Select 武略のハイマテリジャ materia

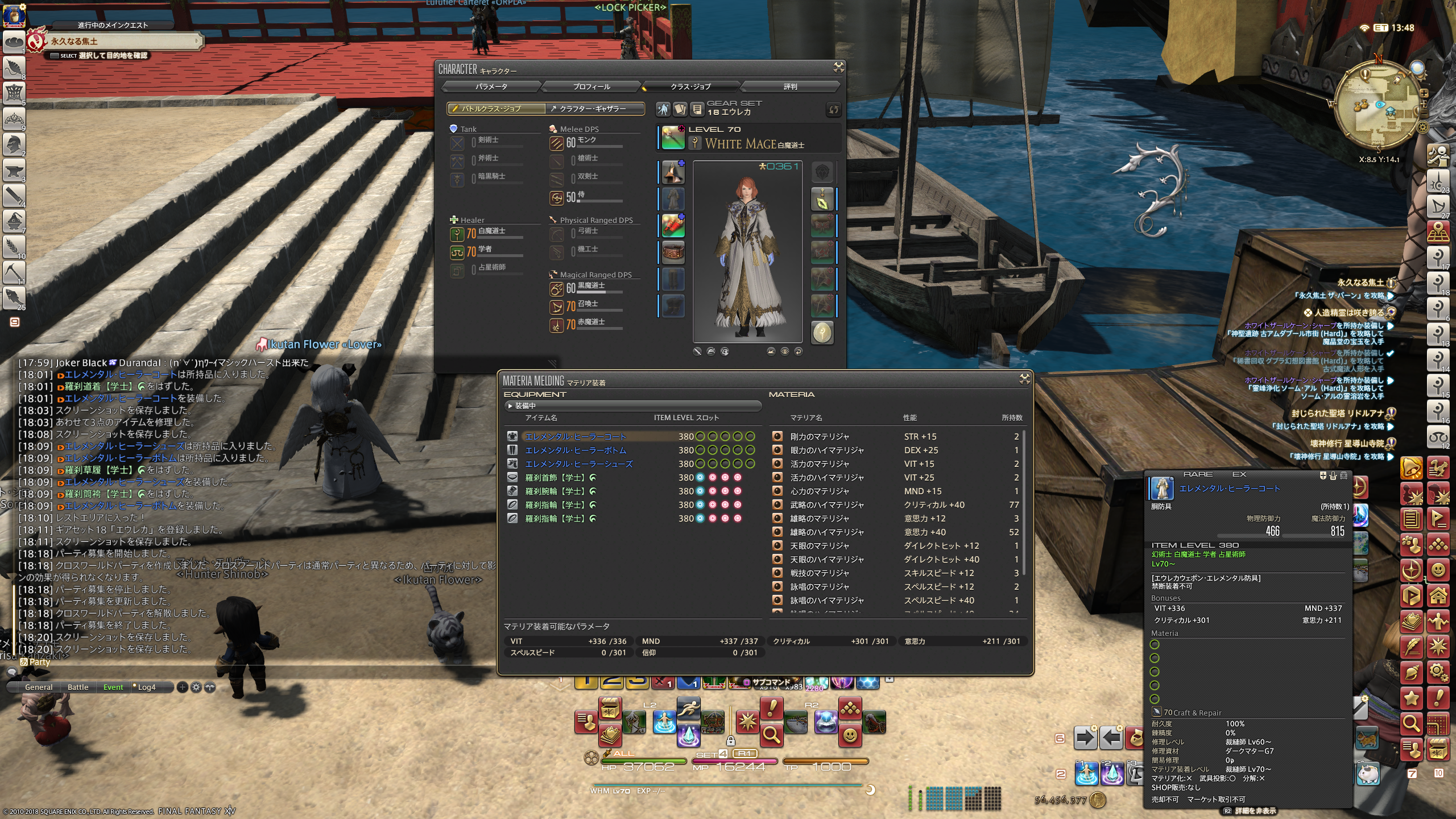pyautogui.click(x=826, y=505)
